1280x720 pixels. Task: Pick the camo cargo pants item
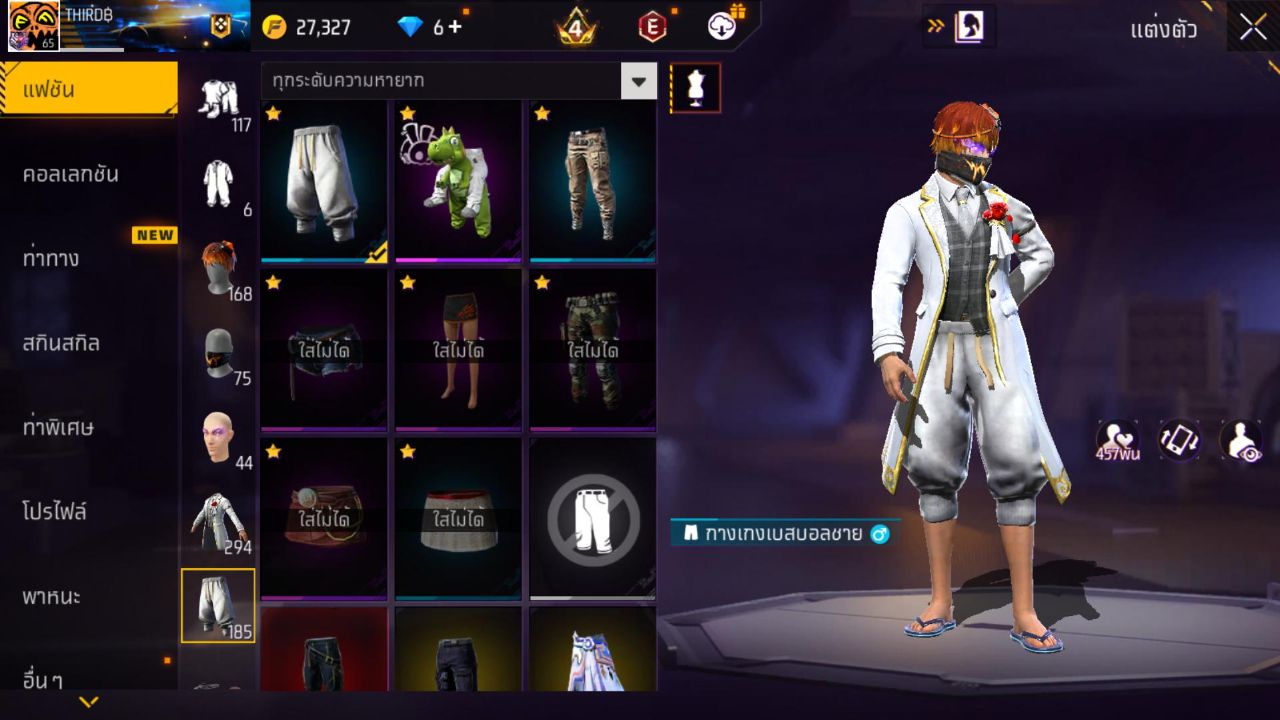tap(592, 181)
